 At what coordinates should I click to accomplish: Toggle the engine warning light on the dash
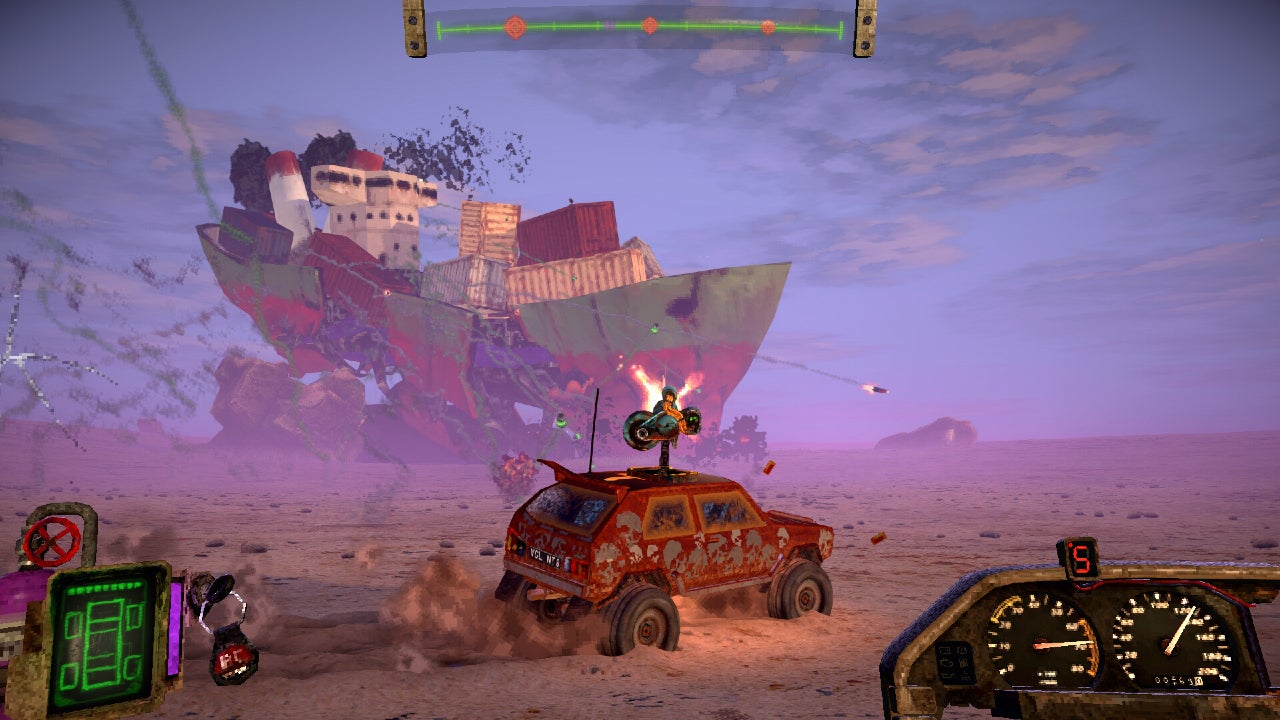click(947, 662)
